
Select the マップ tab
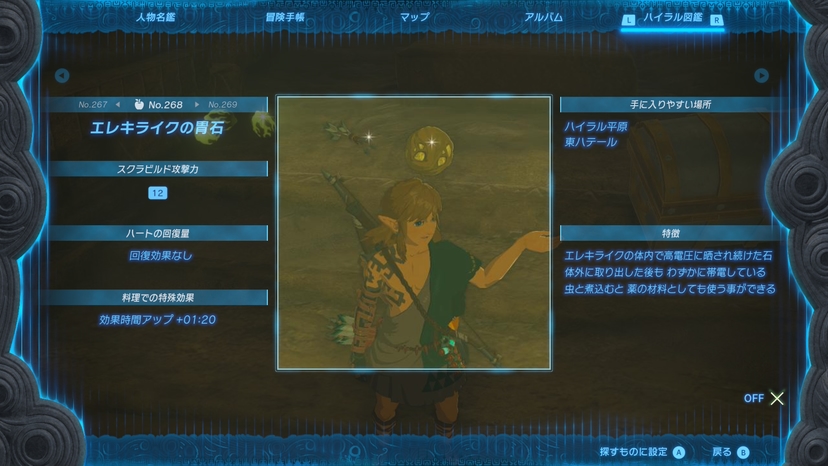pos(414,17)
